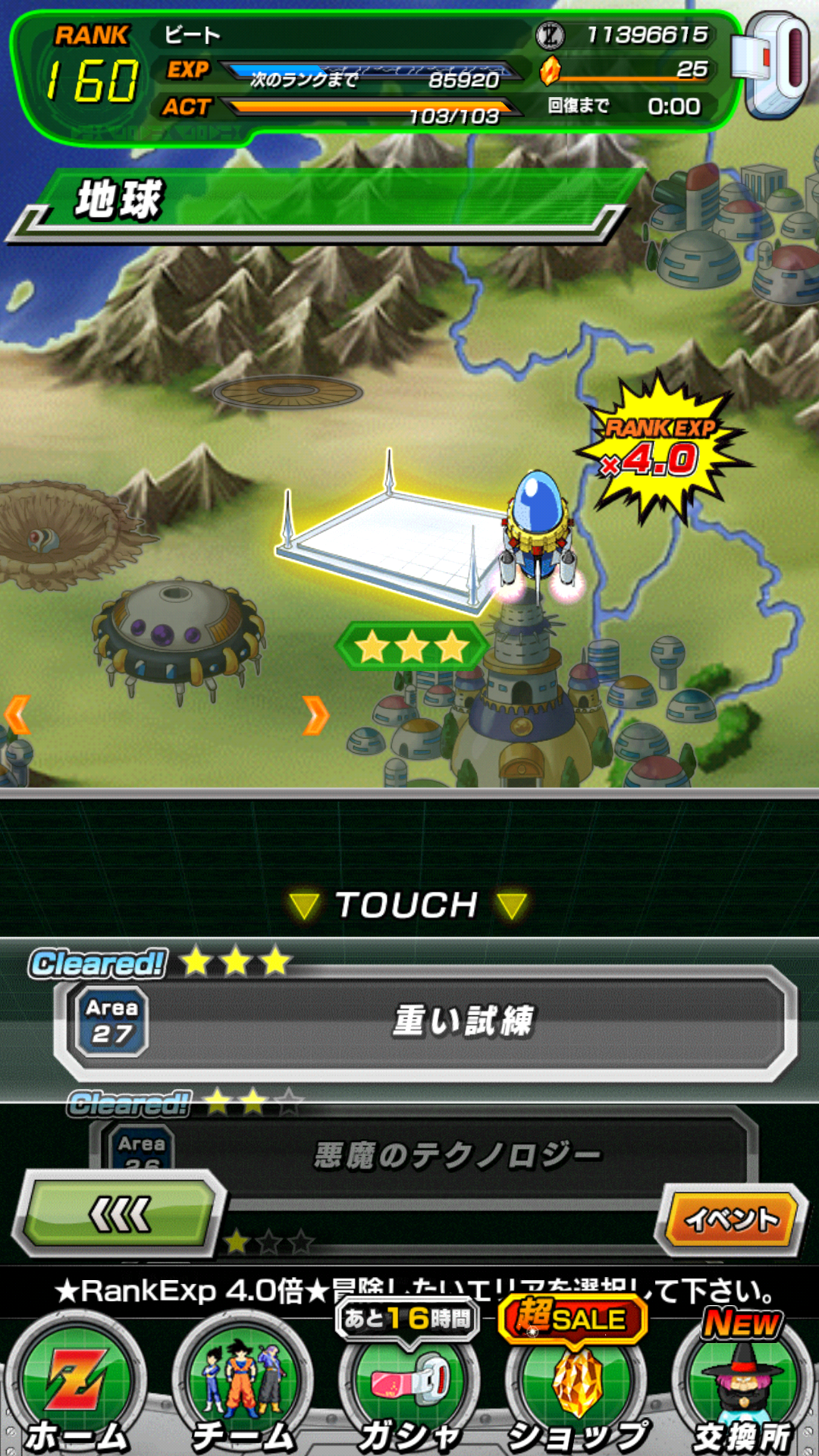Tap the dragon stone currency icon
The height and width of the screenshot is (1456, 819).
pyautogui.click(x=551, y=71)
